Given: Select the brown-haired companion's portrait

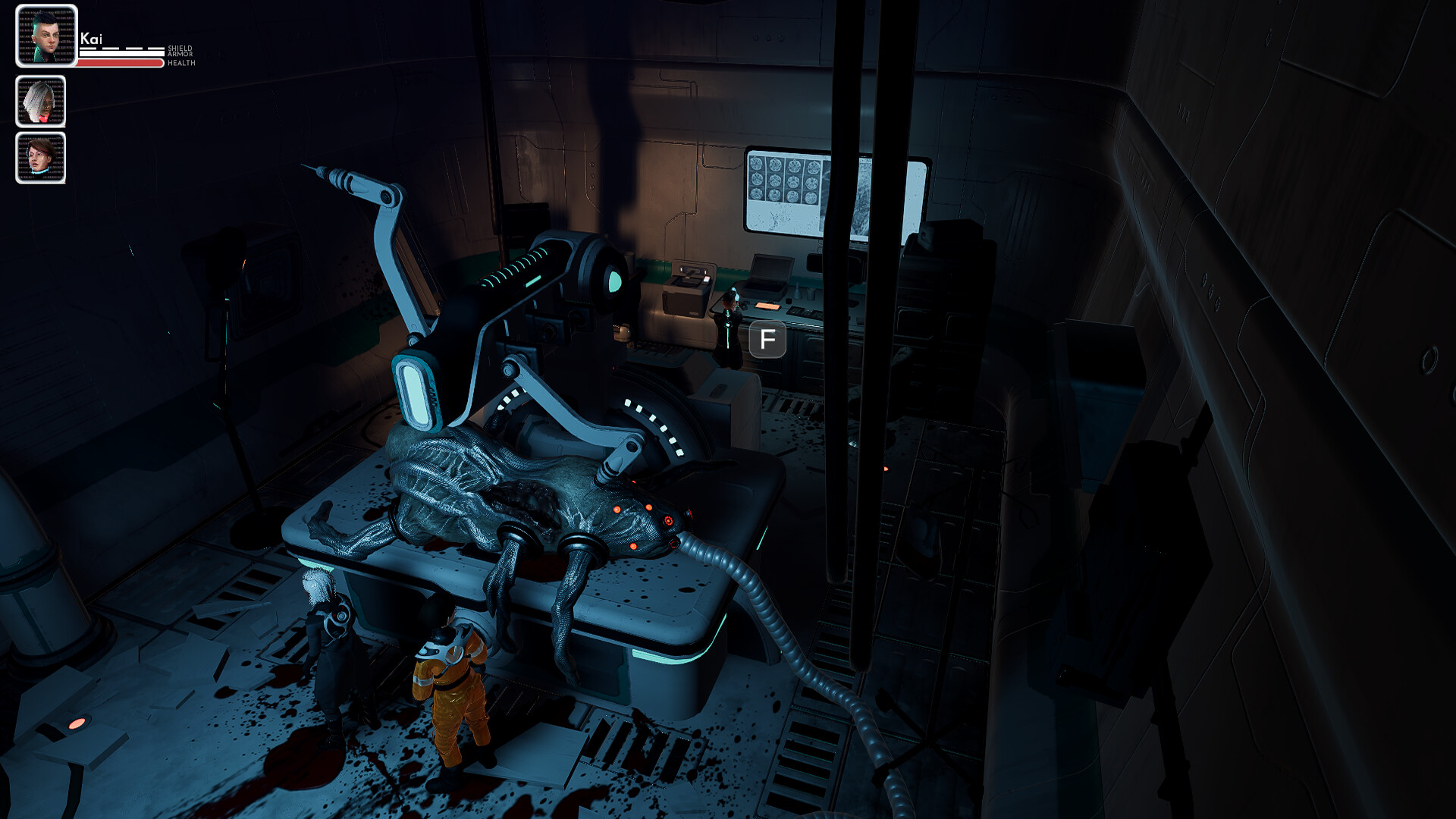Looking at the screenshot, I should (41, 157).
